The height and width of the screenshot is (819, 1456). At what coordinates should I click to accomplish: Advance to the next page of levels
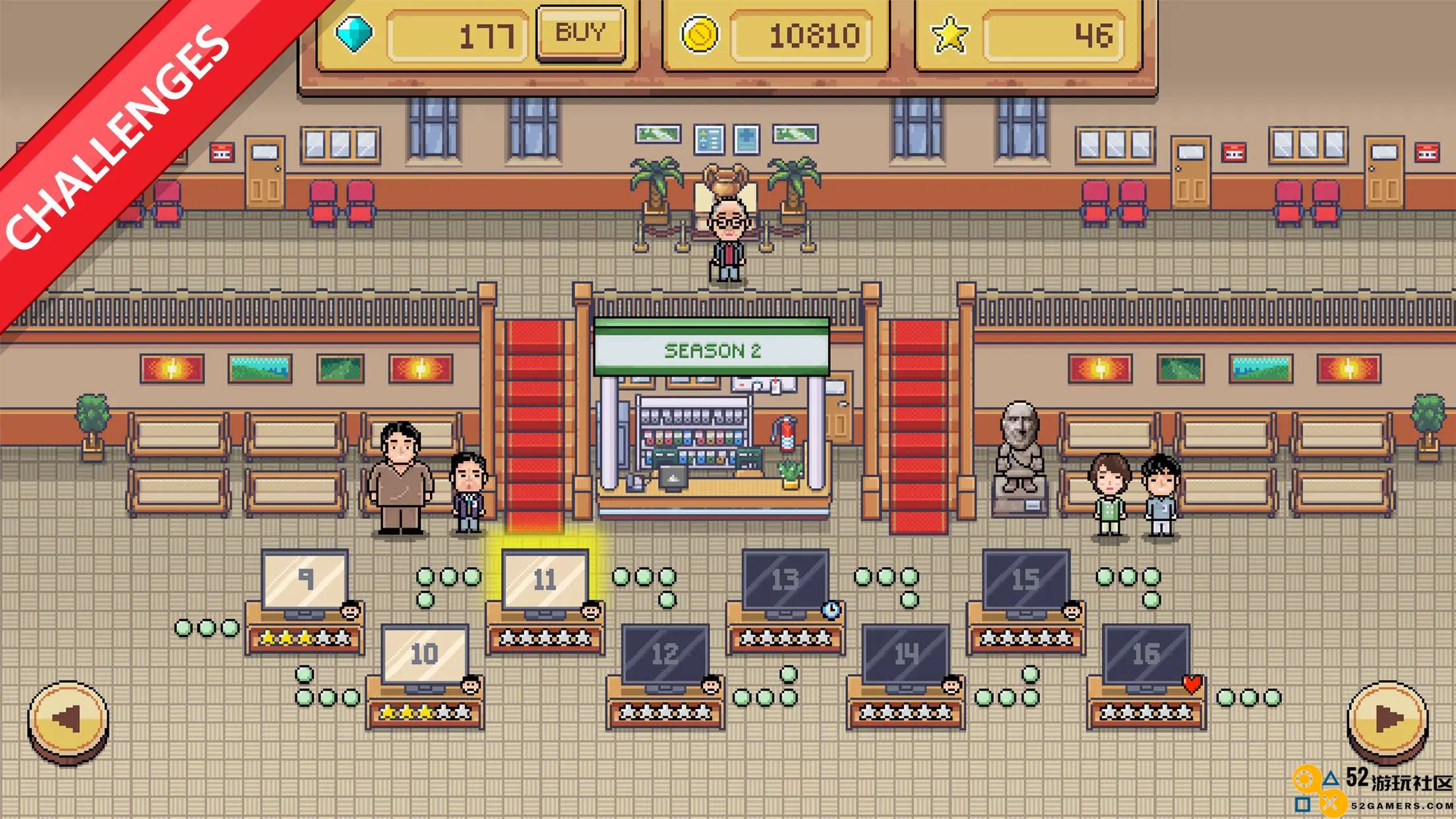point(1387,720)
